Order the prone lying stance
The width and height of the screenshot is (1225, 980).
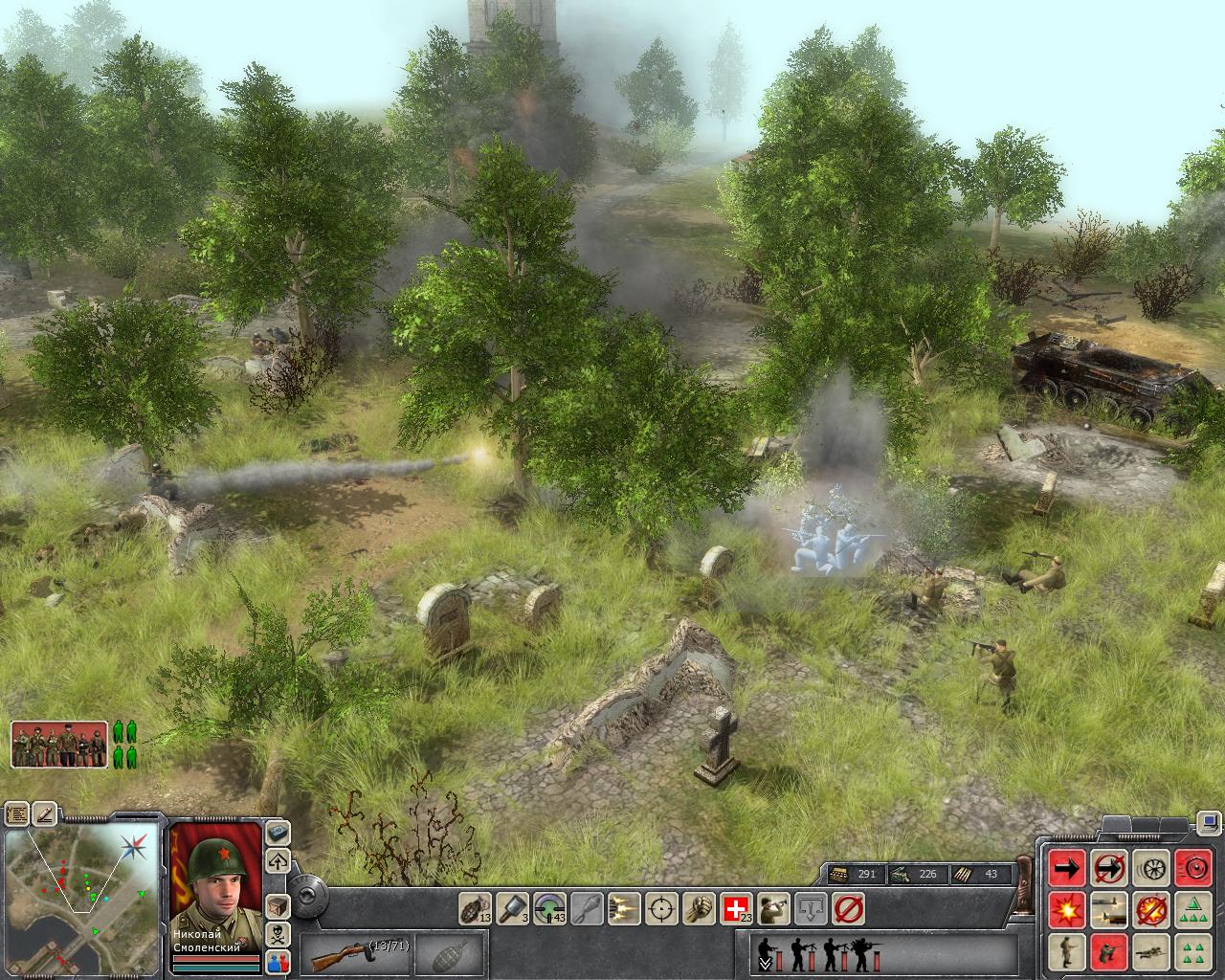[1152, 951]
